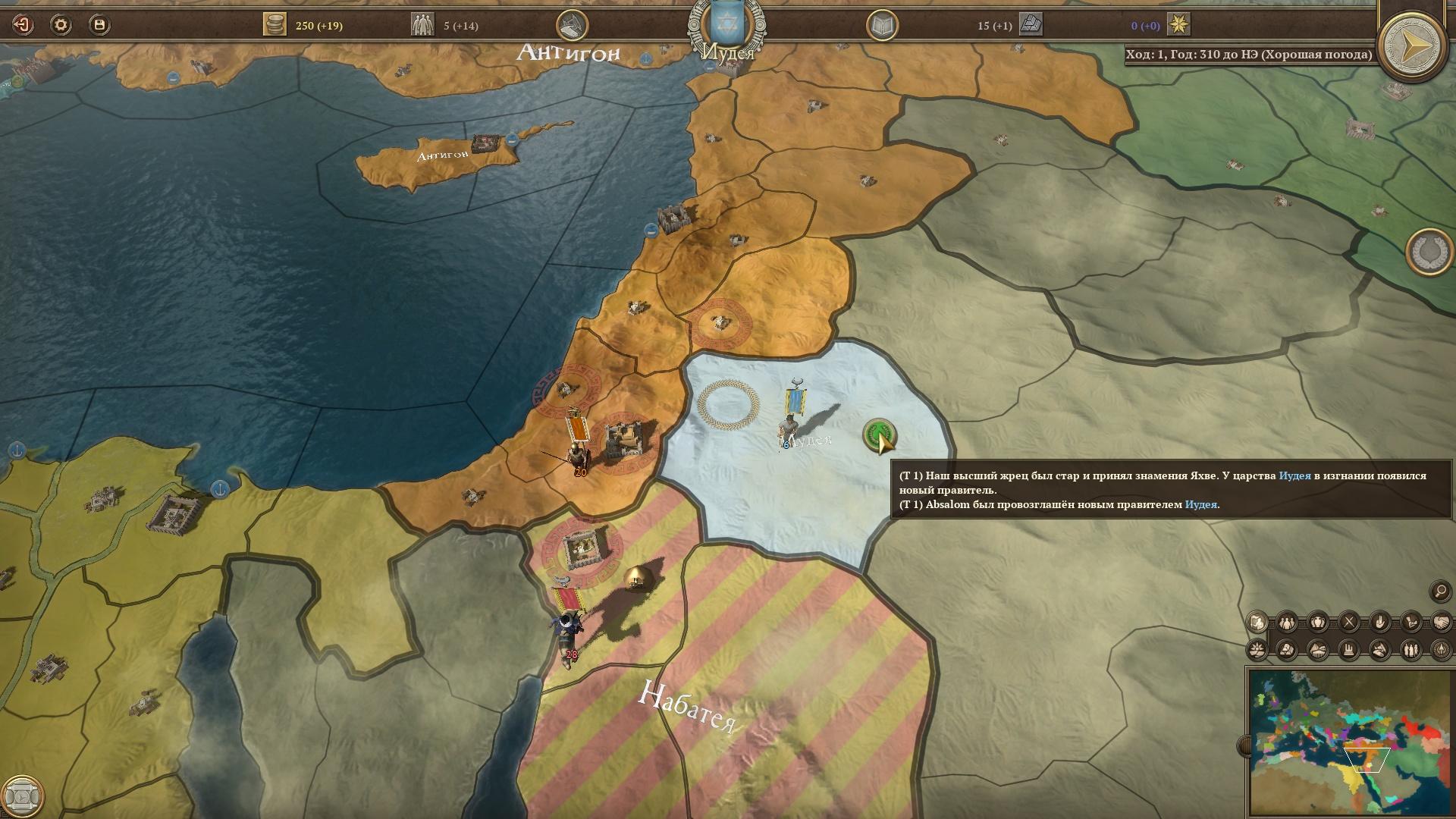Select the crossed swords map filter

[x=1349, y=623]
